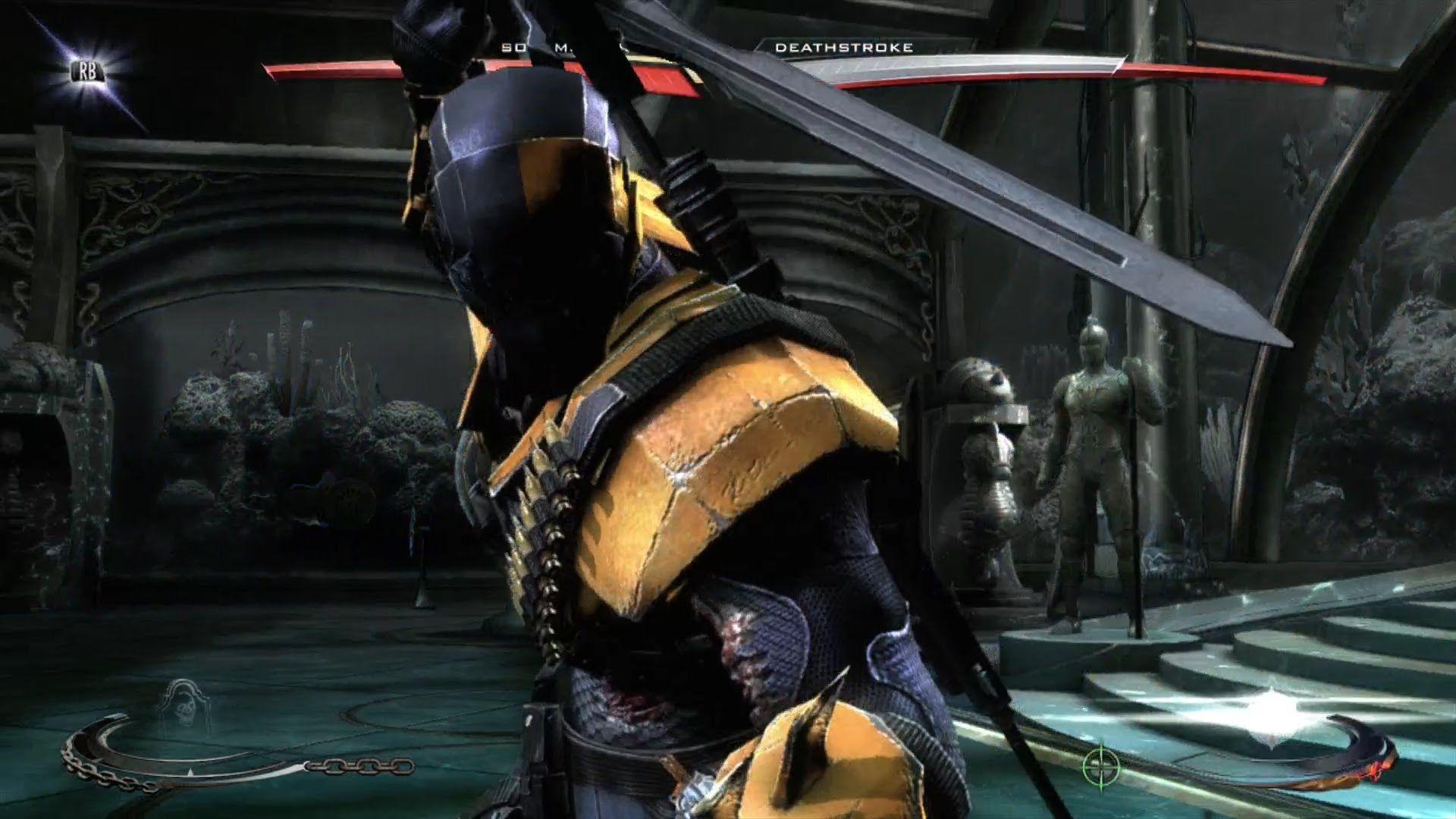The width and height of the screenshot is (1456, 819).
Task: Click the RB button prompt icon
Action: [85, 71]
